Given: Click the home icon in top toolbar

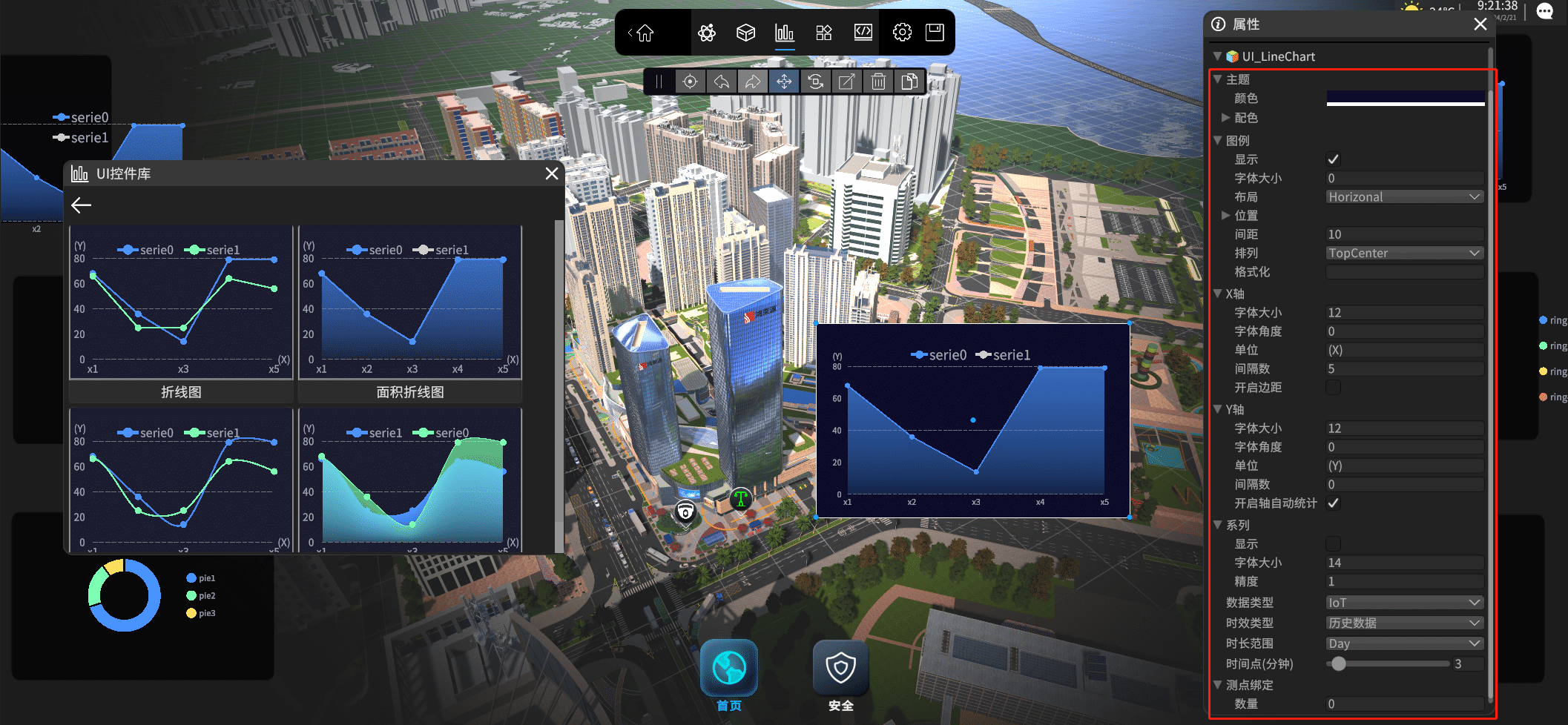Looking at the screenshot, I should [645, 33].
